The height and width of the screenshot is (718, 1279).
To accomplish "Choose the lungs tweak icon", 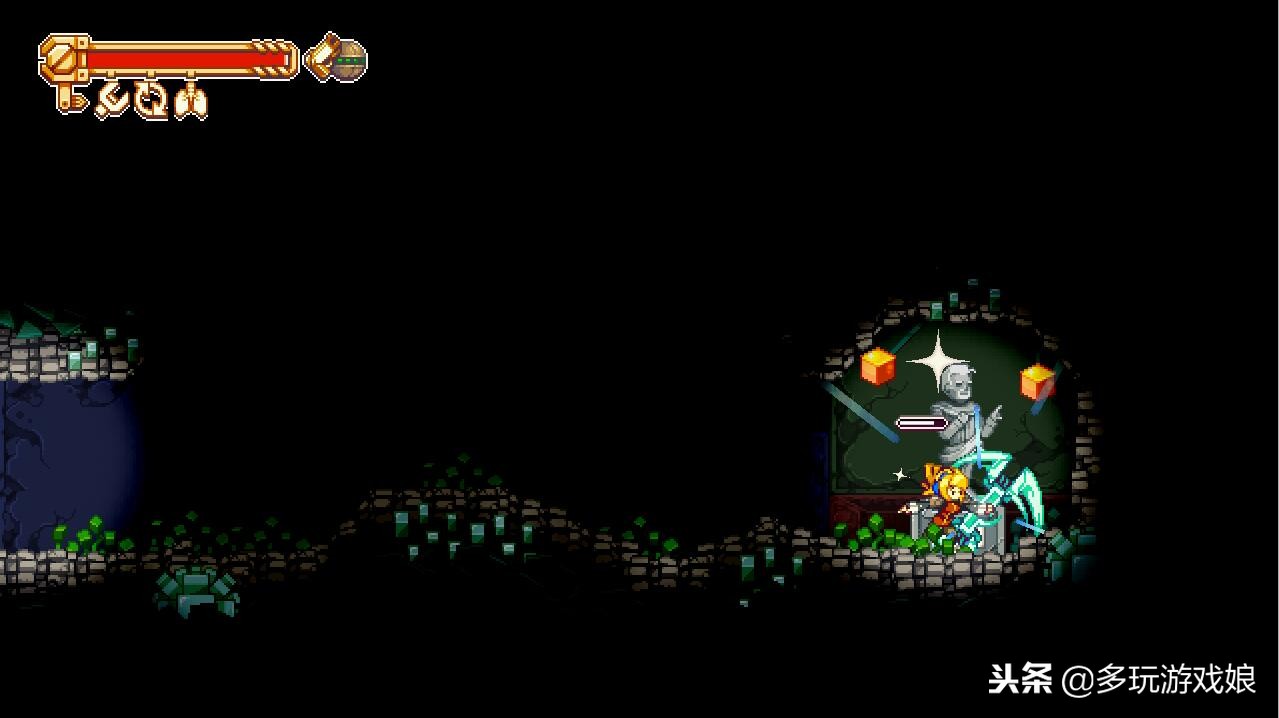I will pos(190,101).
